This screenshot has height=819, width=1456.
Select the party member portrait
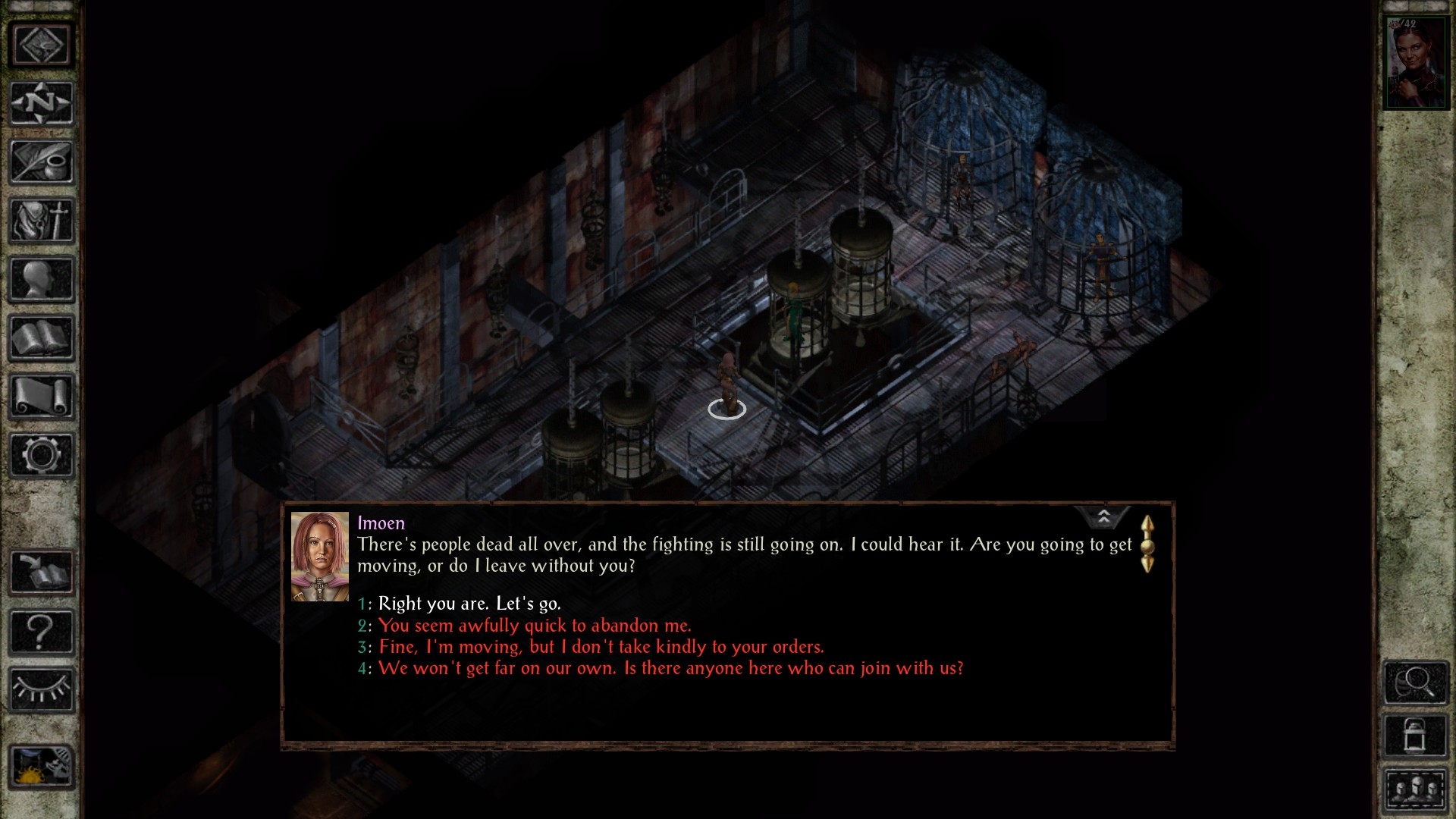click(x=1416, y=64)
